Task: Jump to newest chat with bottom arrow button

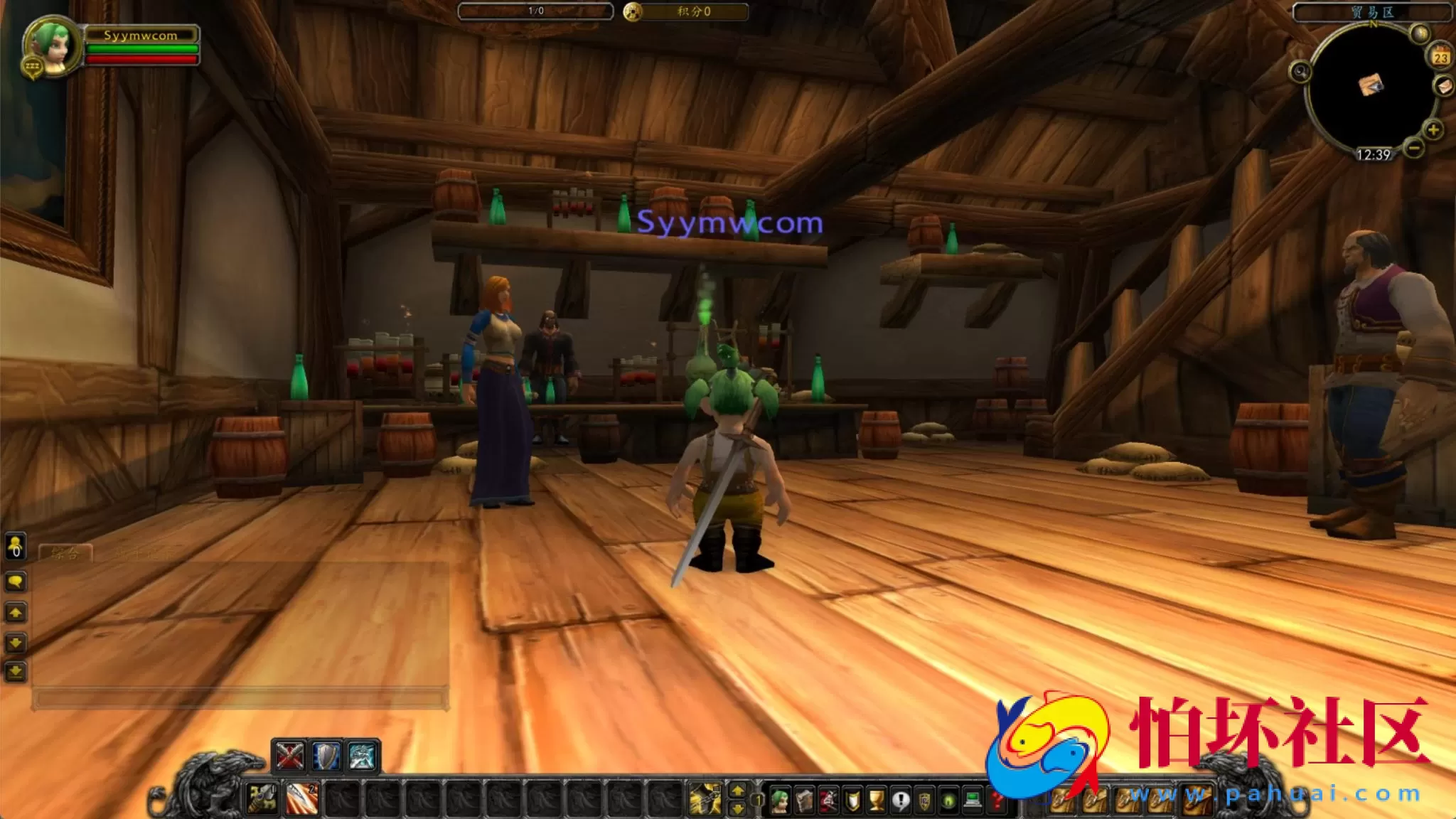Action: pos(15,670)
